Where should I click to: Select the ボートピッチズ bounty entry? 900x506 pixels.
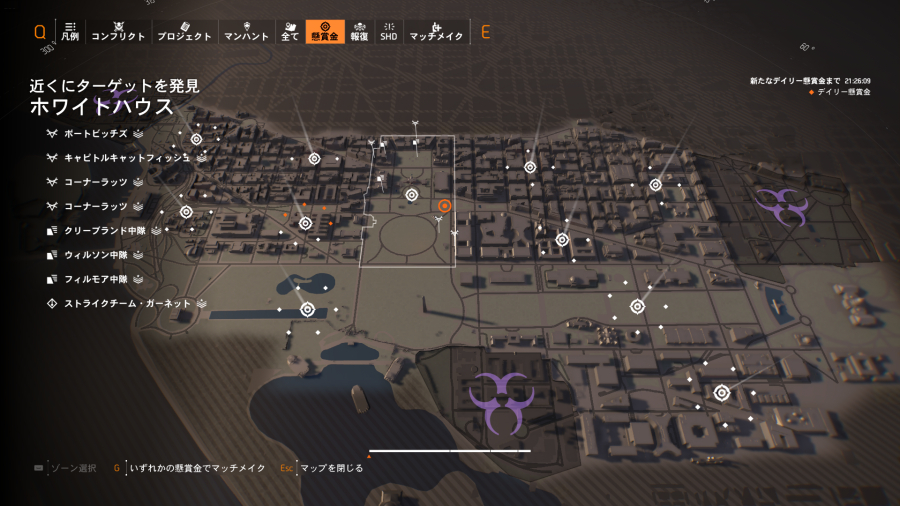coord(95,133)
